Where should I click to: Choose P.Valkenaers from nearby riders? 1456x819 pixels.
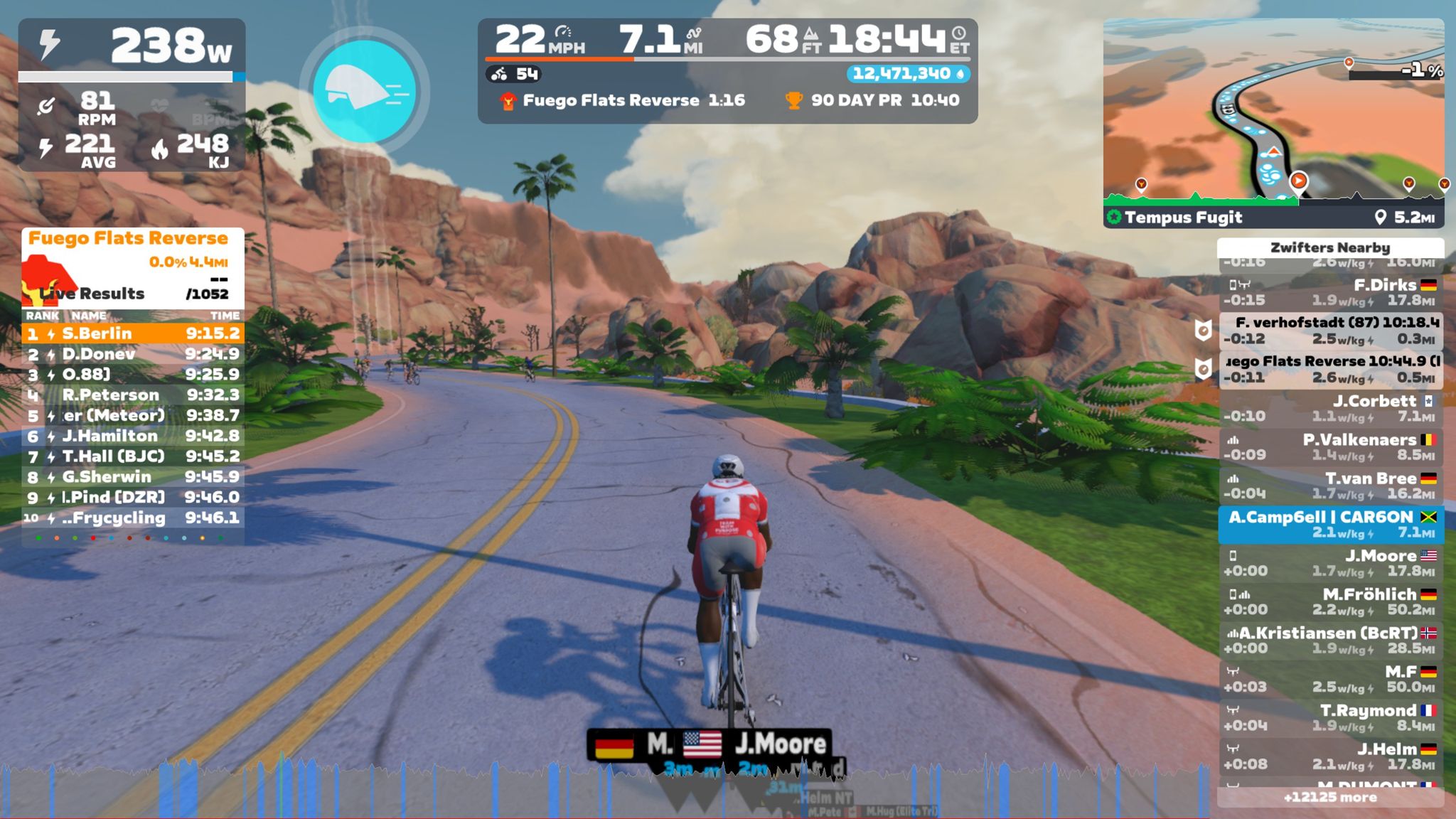click(1329, 446)
